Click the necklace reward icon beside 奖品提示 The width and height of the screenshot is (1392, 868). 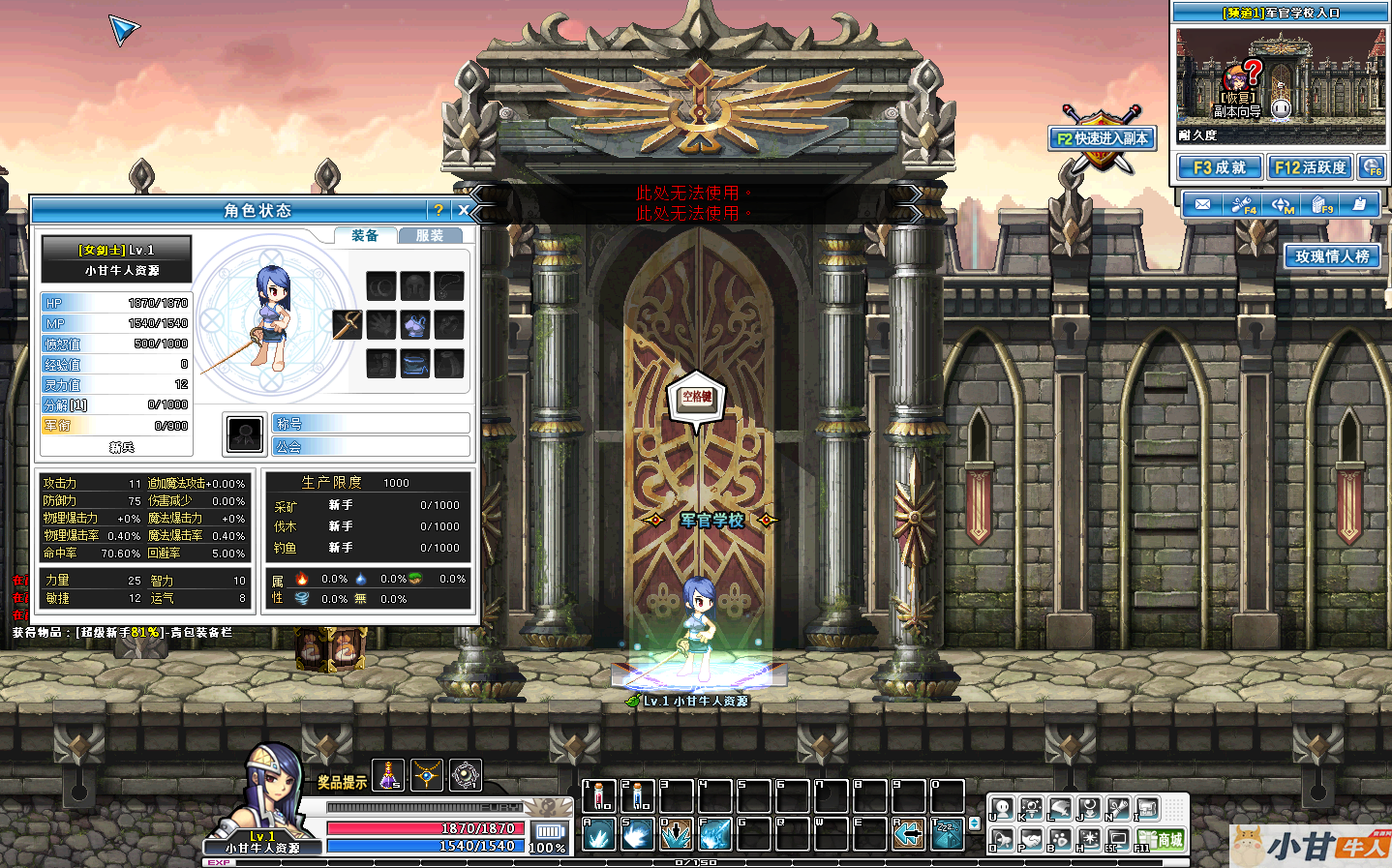(427, 775)
